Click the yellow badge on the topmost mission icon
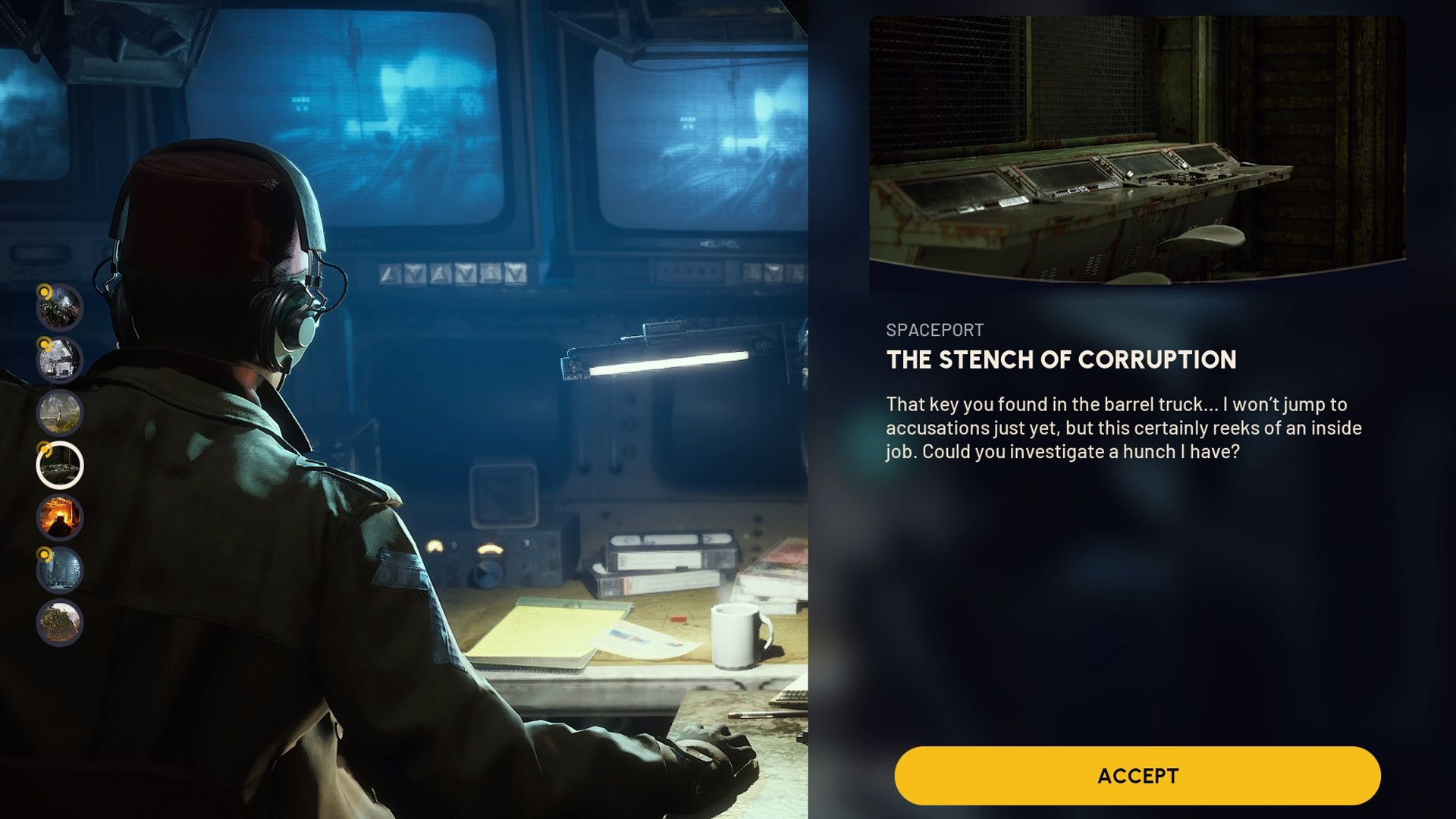 click(45, 293)
